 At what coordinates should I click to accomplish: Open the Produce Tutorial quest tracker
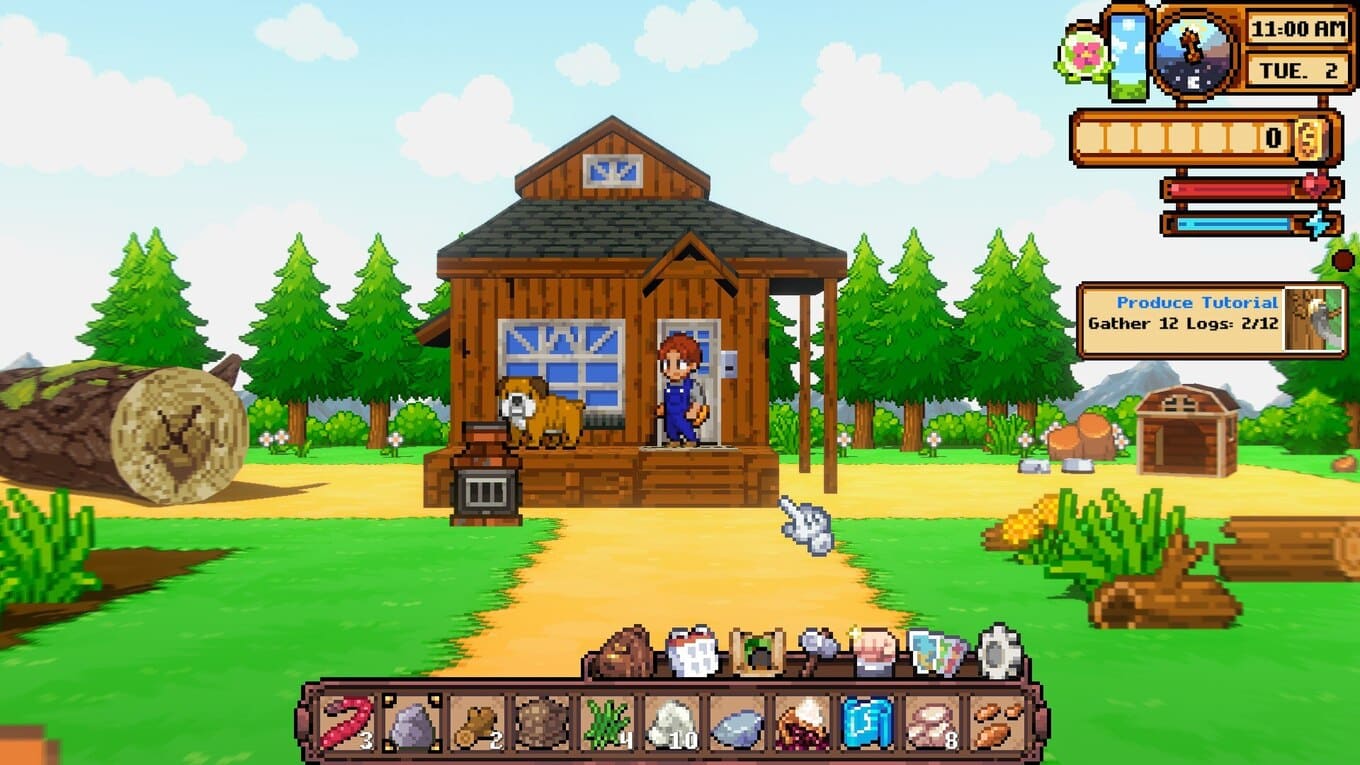1211,320
